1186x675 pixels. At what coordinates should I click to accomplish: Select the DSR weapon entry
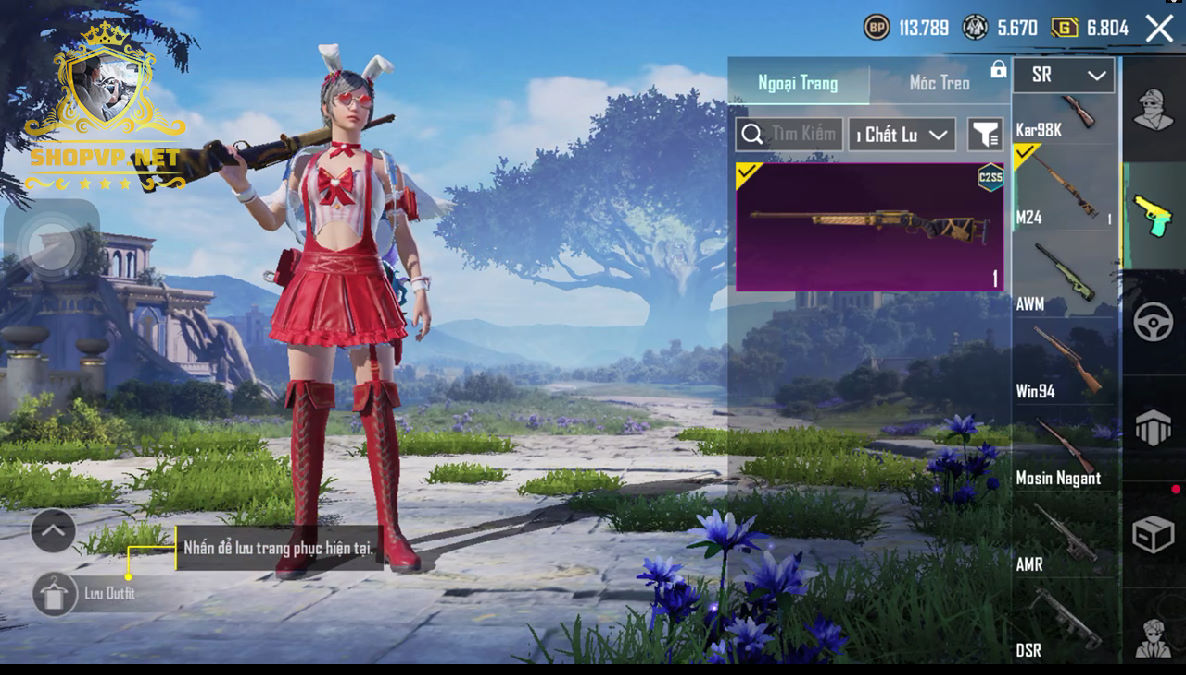[1064, 623]
